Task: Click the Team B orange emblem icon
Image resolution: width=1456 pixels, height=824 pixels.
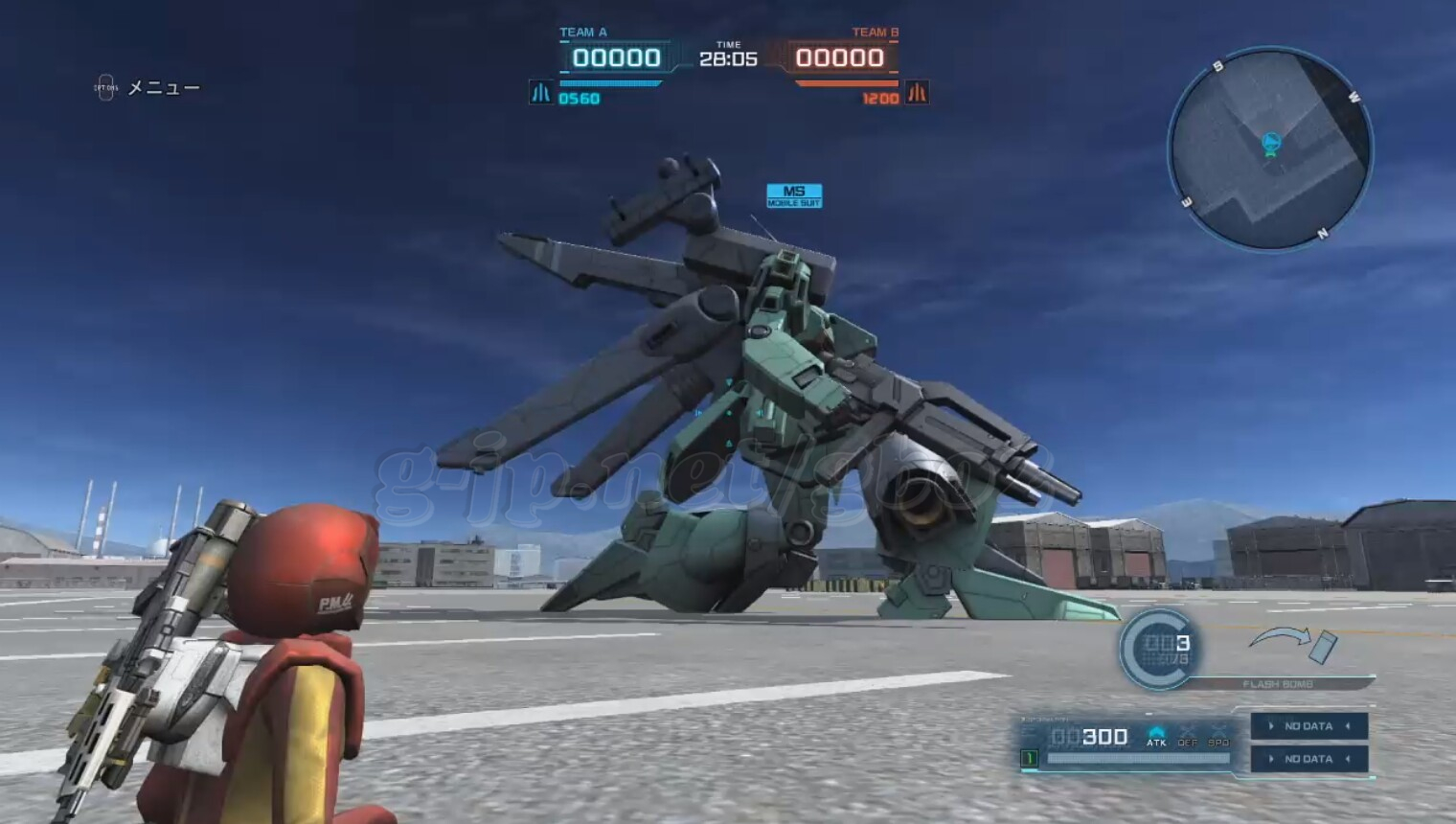Action: click(x=917, y=93)
